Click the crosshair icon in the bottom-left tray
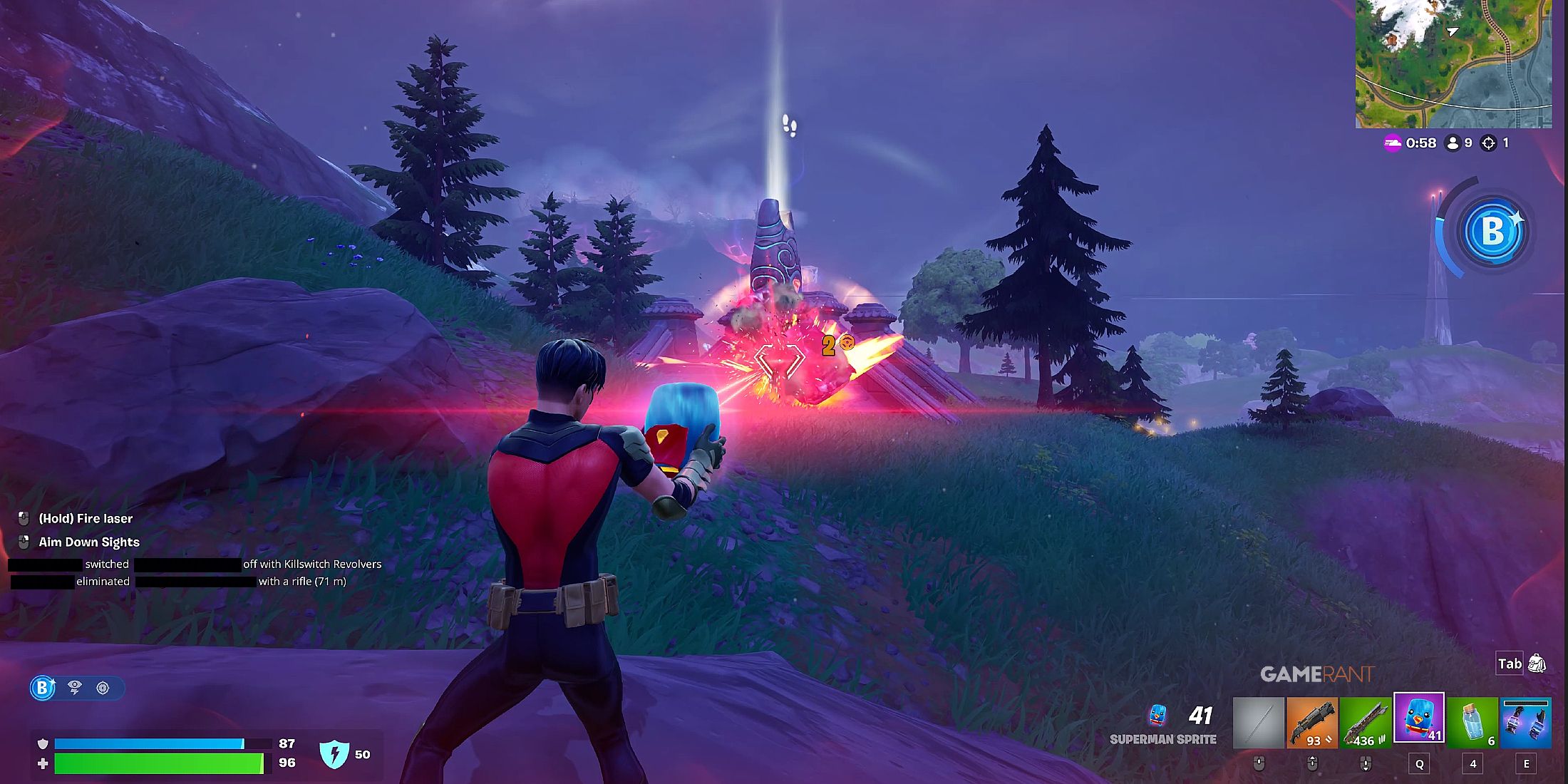1568x784 pixels. (102, 688)
